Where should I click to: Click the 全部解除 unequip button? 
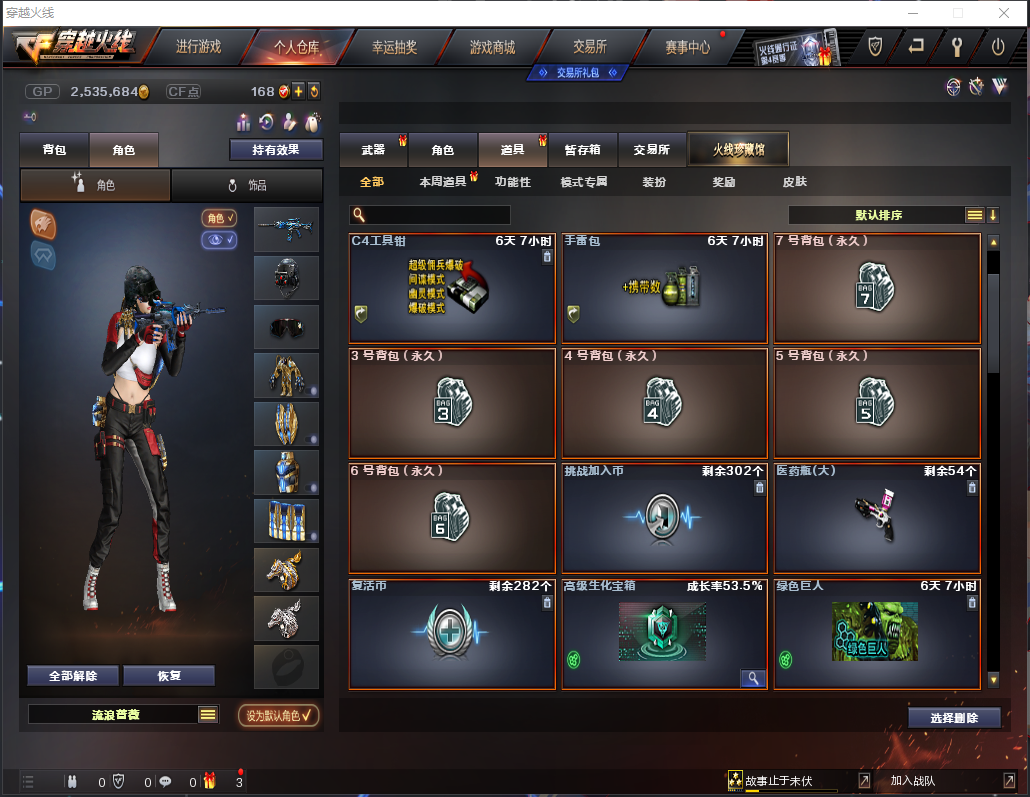click(x=73, y=676)
